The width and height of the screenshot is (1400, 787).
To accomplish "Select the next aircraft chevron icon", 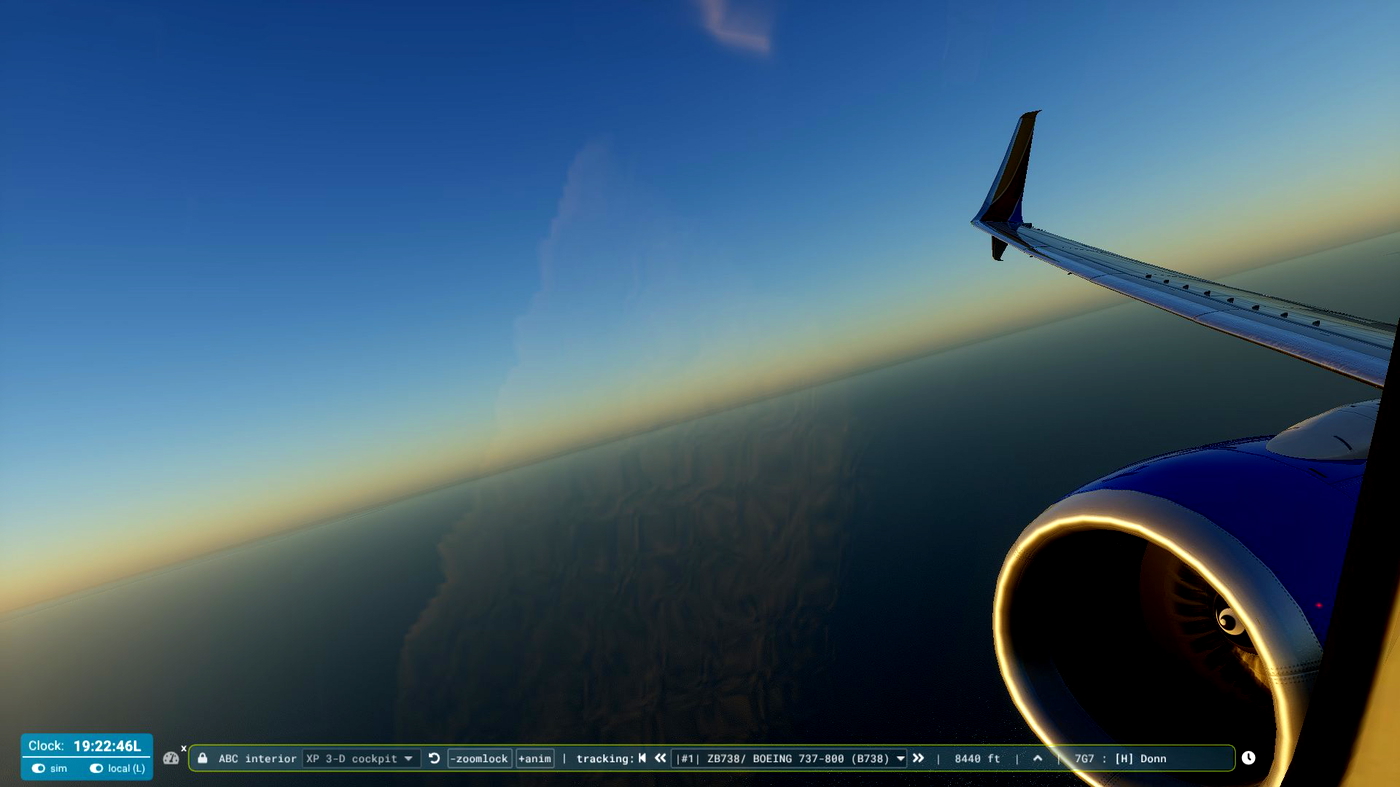I will (918, 758).
